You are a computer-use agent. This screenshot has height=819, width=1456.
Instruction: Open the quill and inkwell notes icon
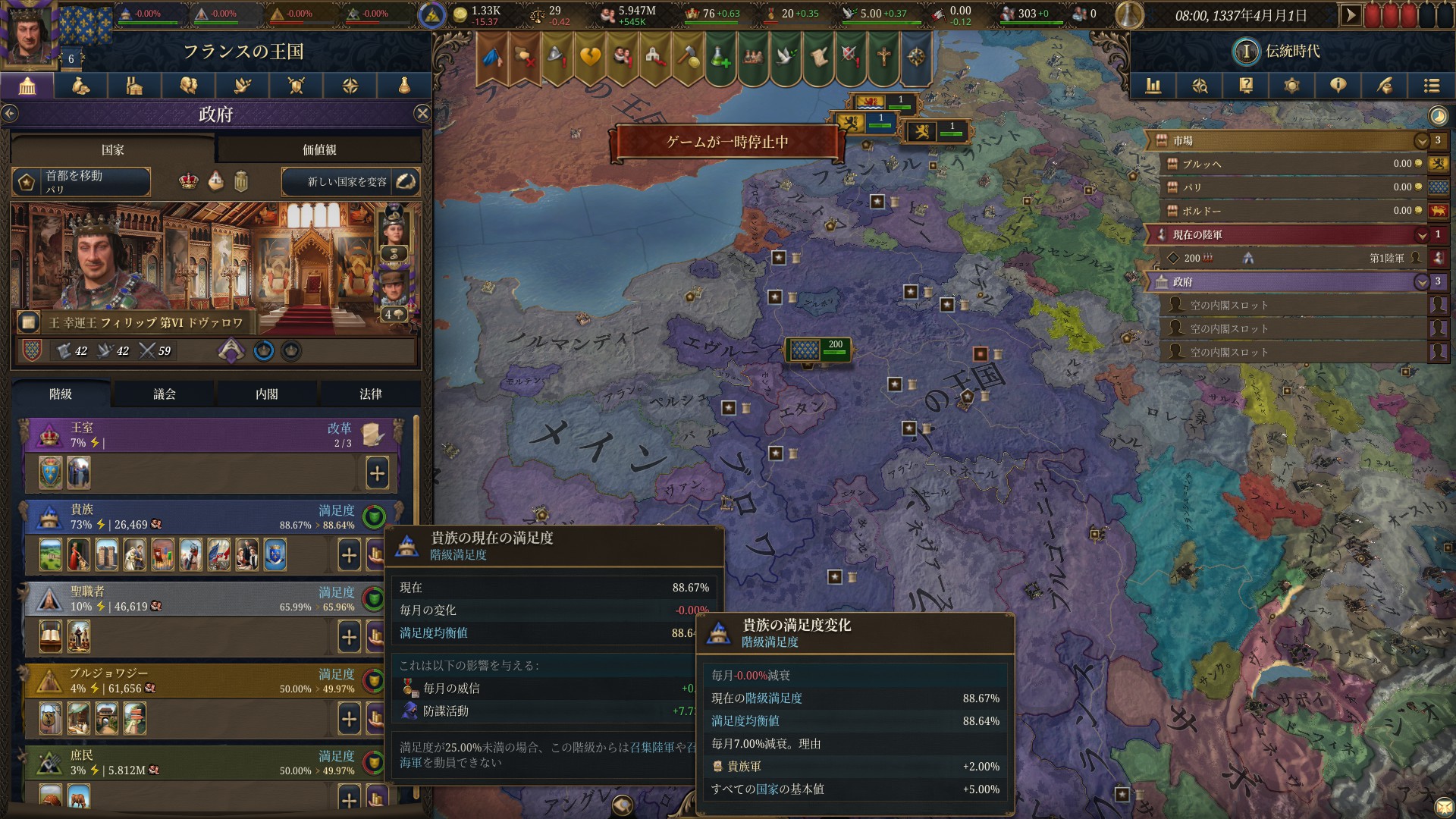(x=1385, y=86)
